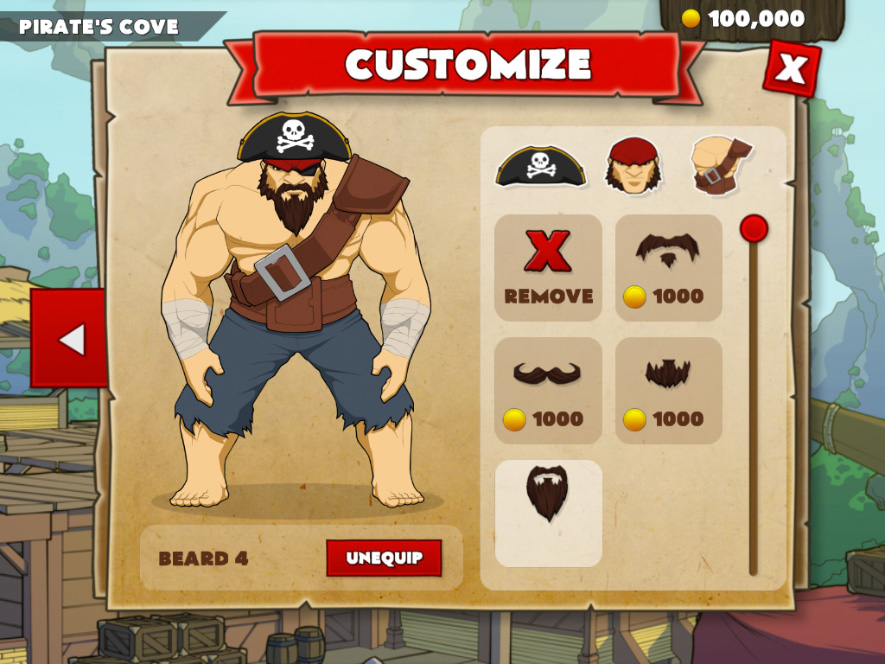885x664 pixels.
Task: Buy the mustache with goatee beard
Action: (x=668, y=268)
